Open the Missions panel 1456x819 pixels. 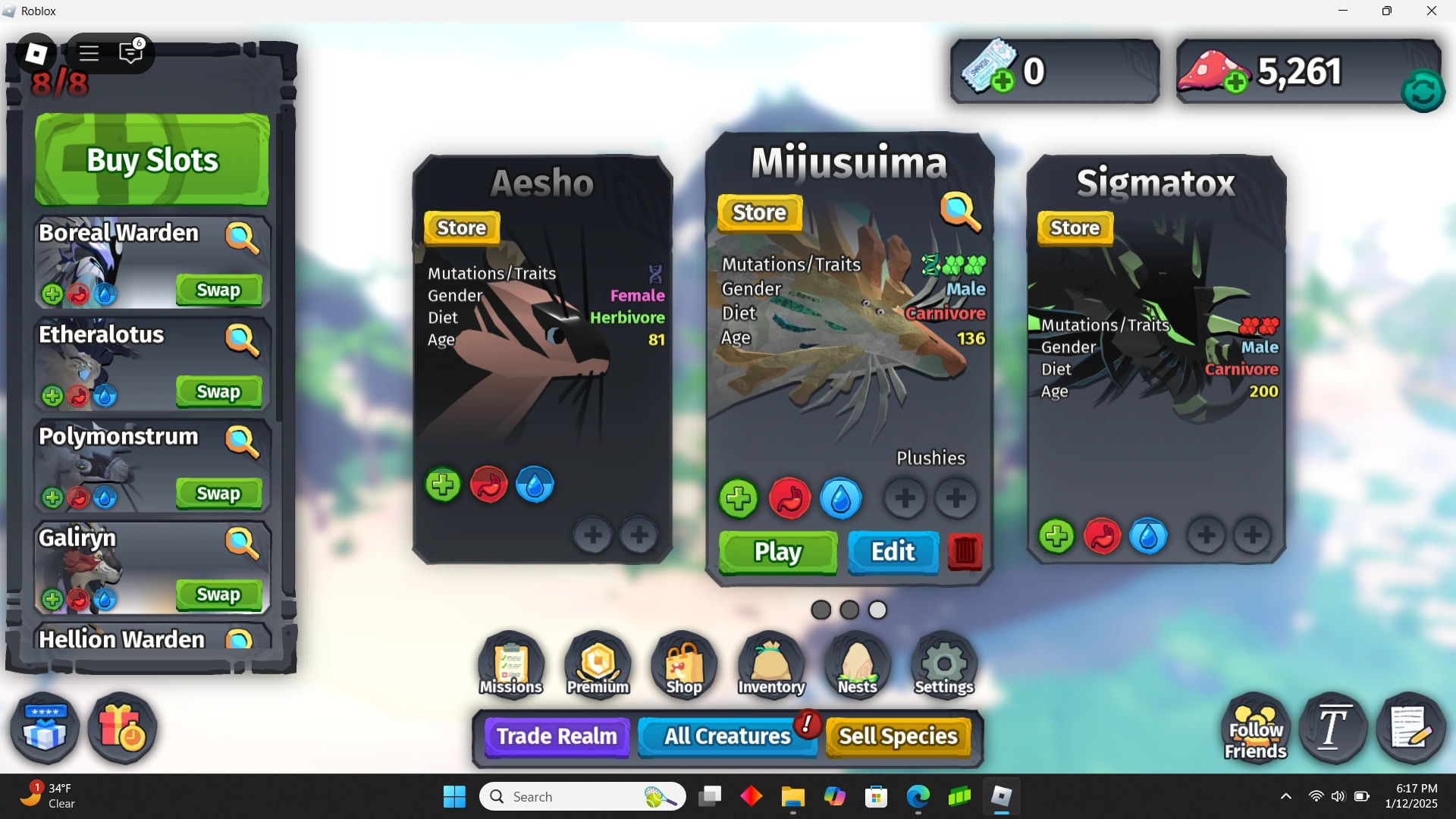pyautogui.click(x=509, y=664)
